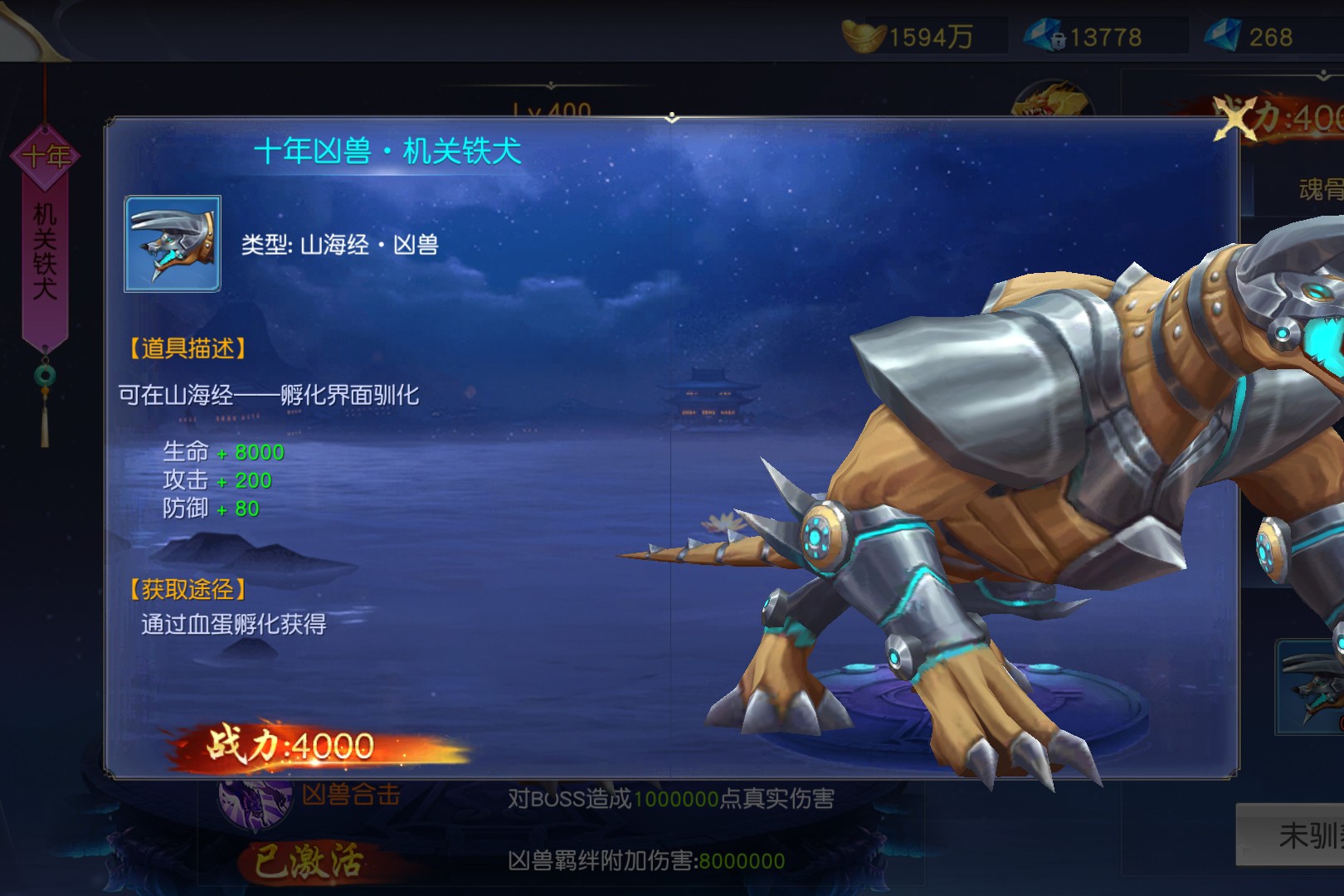Click the gold ingot currency icon
Viewport: 1344px width, 896px height.
coord(863,37)
